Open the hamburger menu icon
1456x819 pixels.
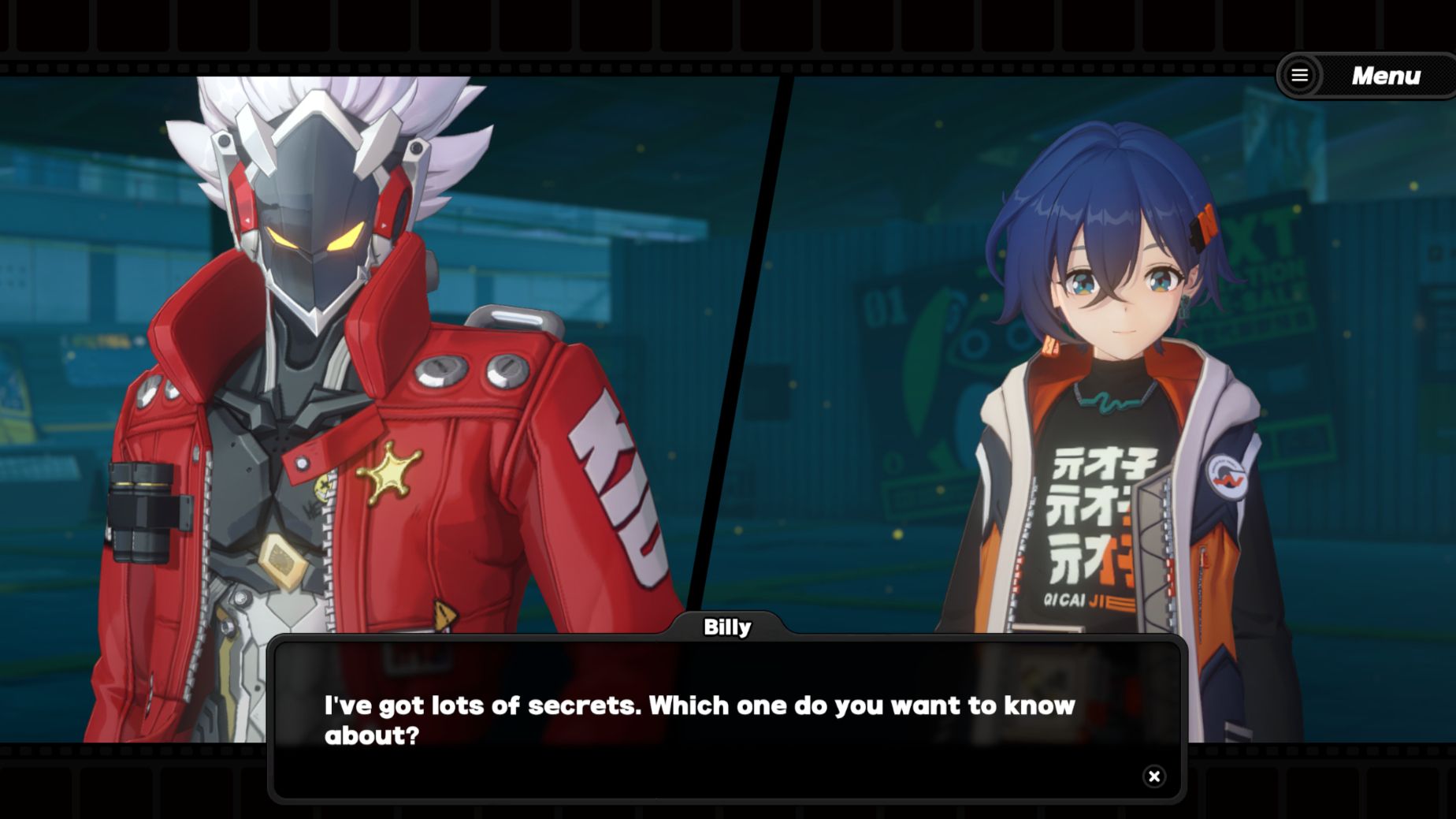[1299, 76]
